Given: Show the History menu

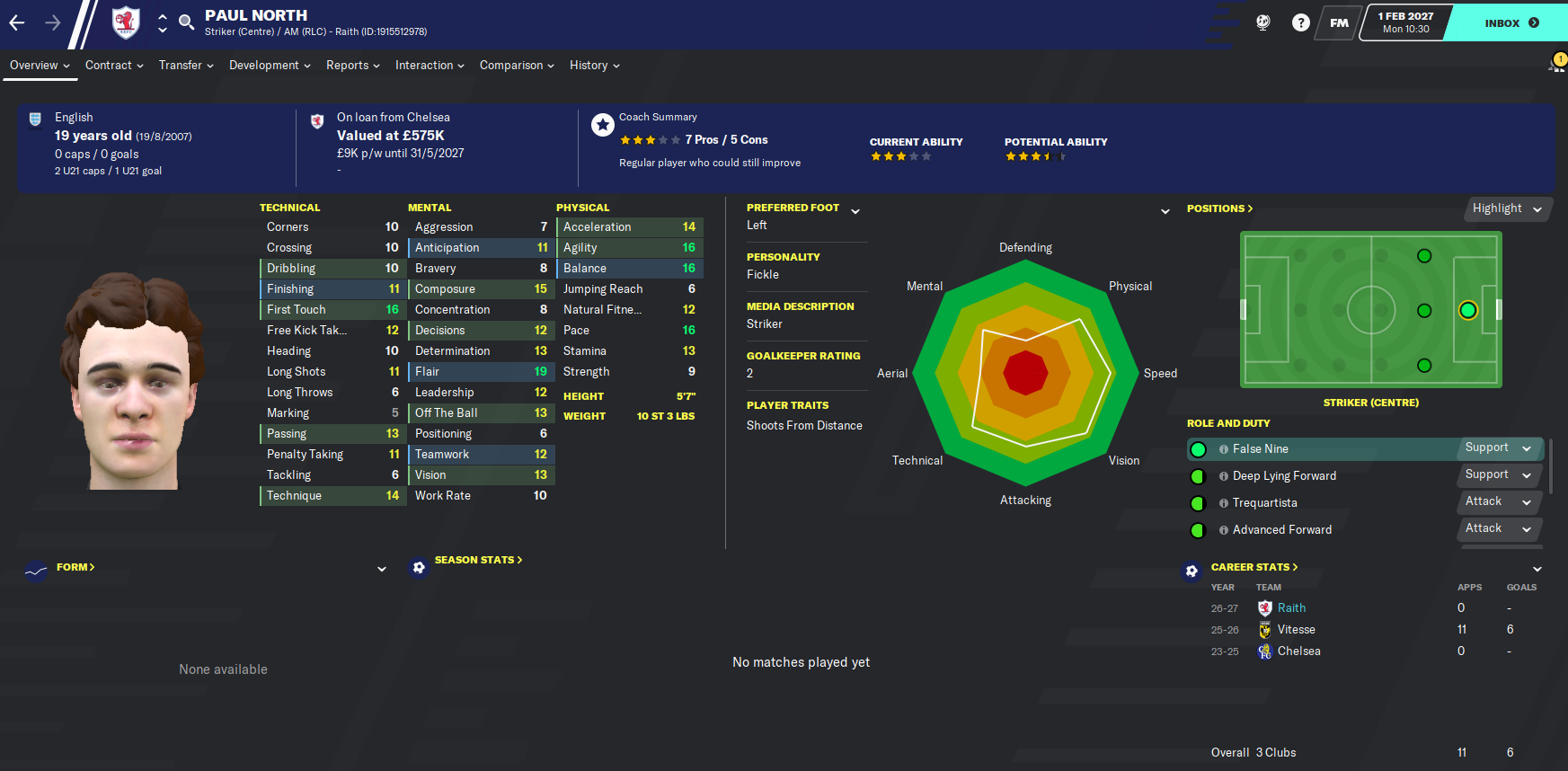Looking at the screenshot, I should click(594, 66).
